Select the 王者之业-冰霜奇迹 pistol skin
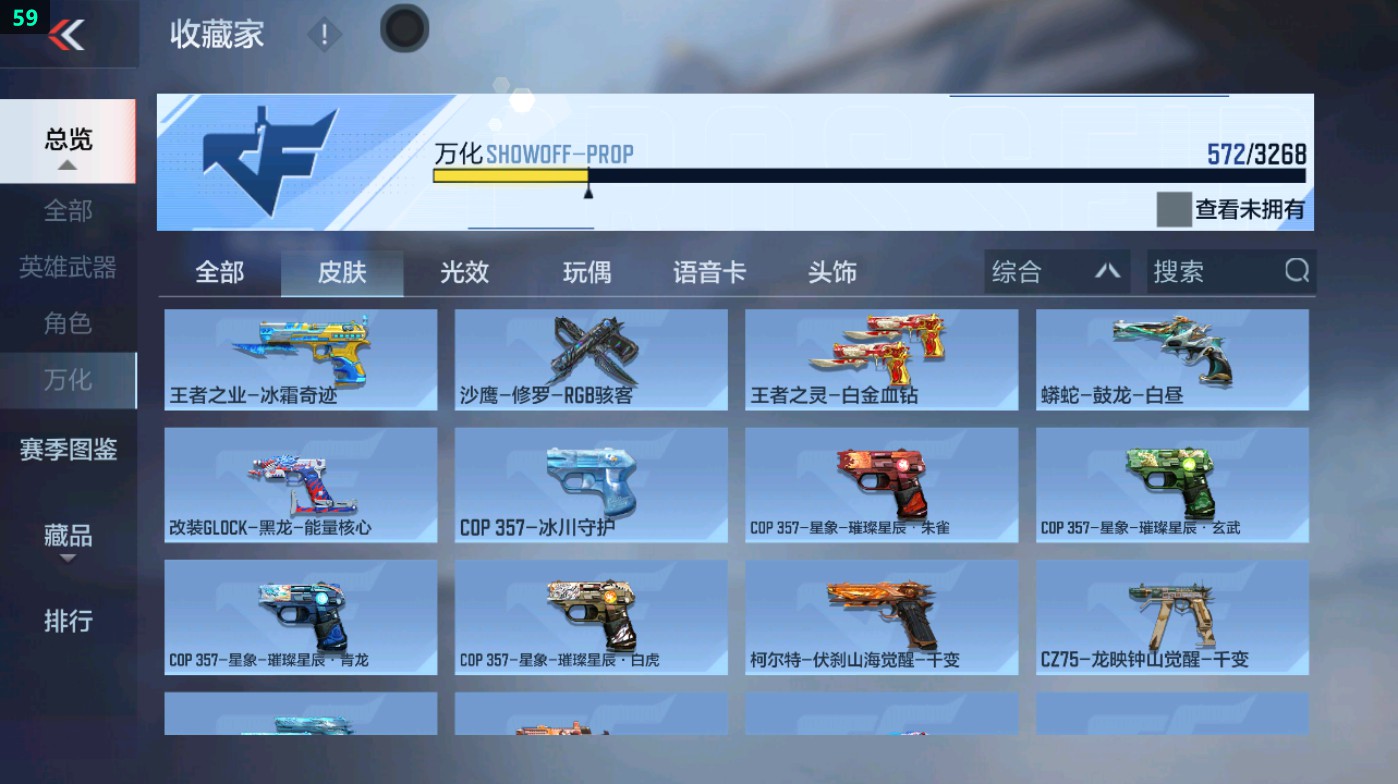The height and width of the screenshot is (784, 1398). coord(299,360)
